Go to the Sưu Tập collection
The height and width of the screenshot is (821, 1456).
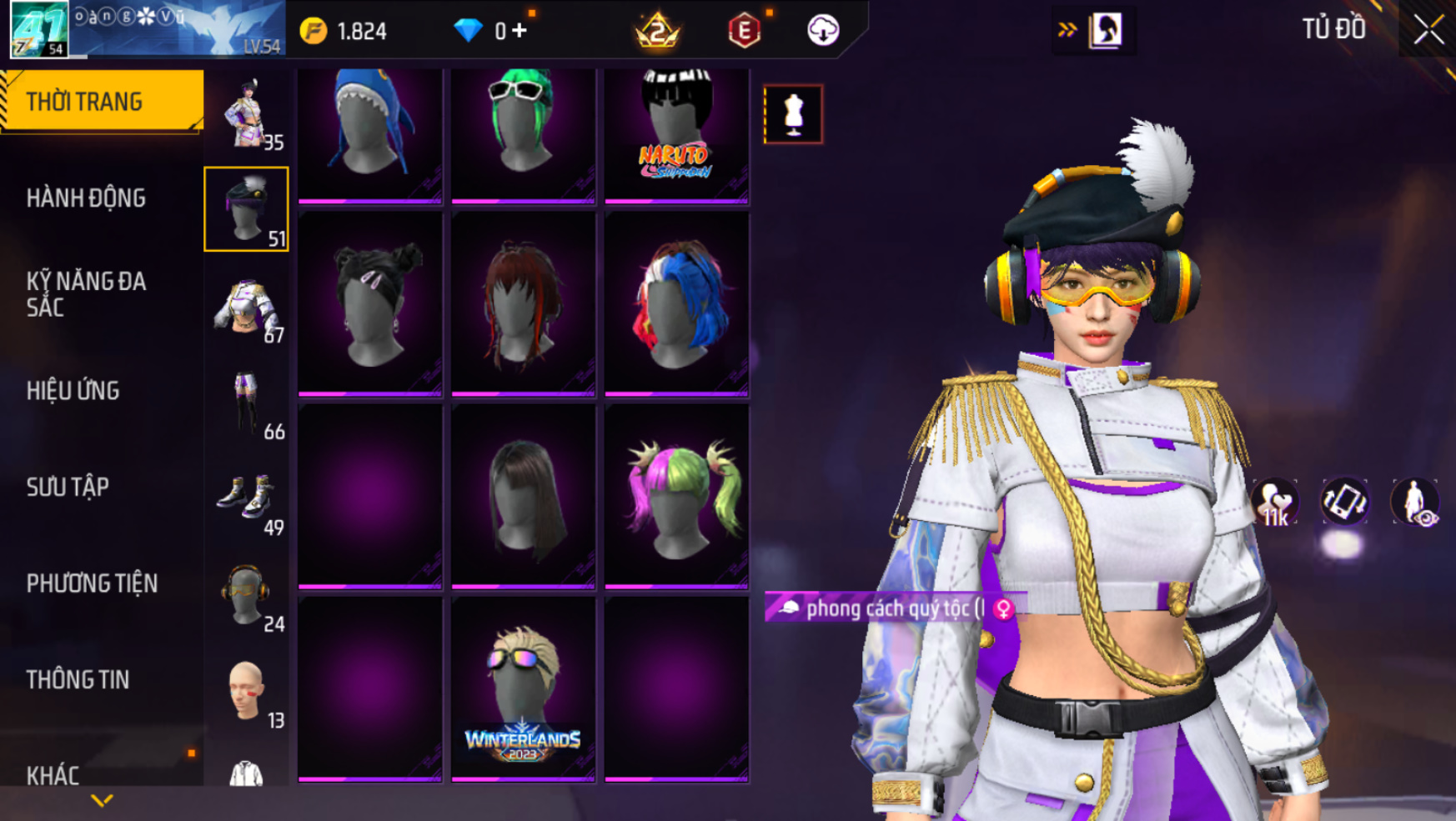click(68, 487)
